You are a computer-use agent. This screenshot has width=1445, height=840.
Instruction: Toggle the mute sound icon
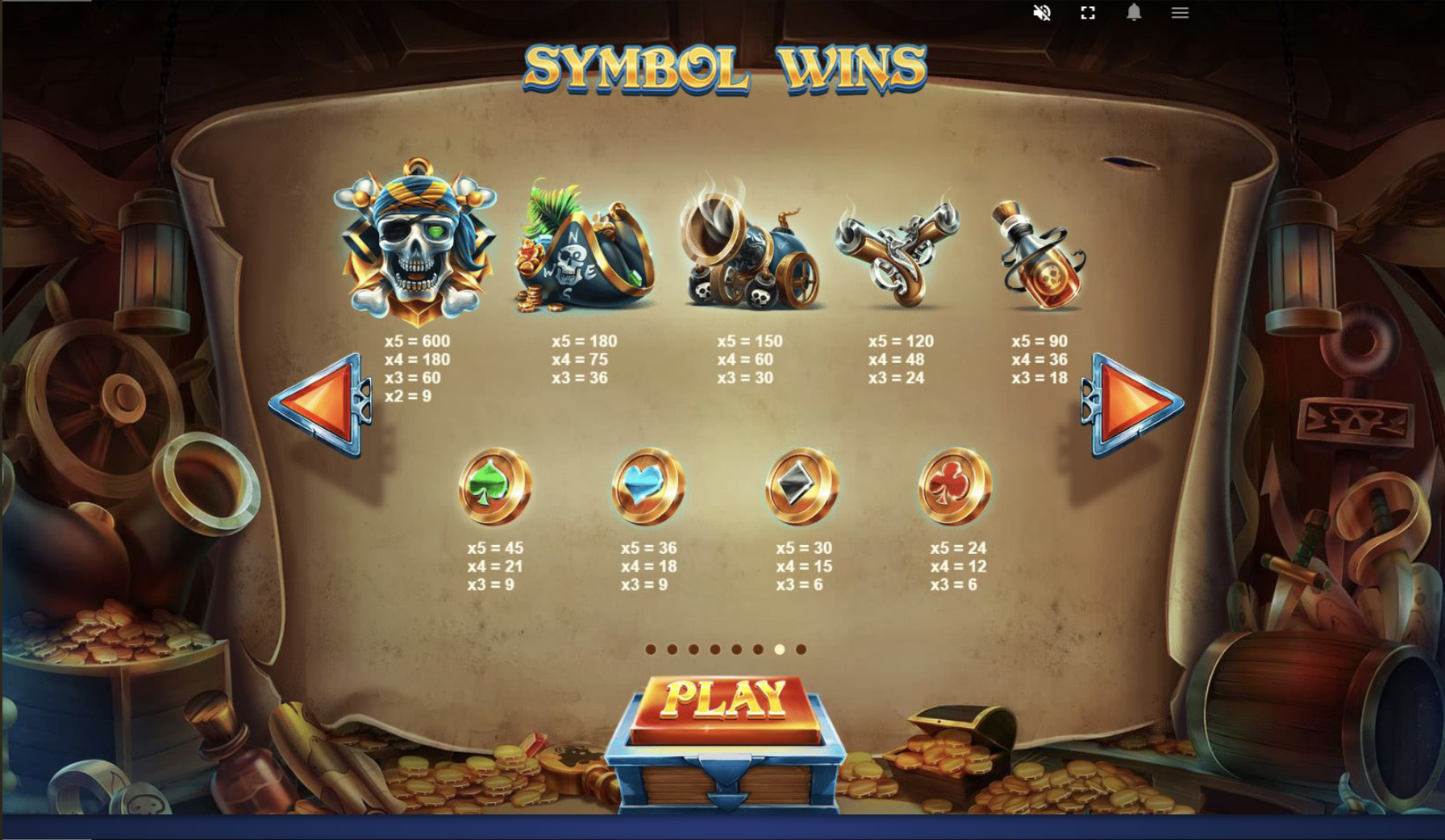click(1042, 12)
